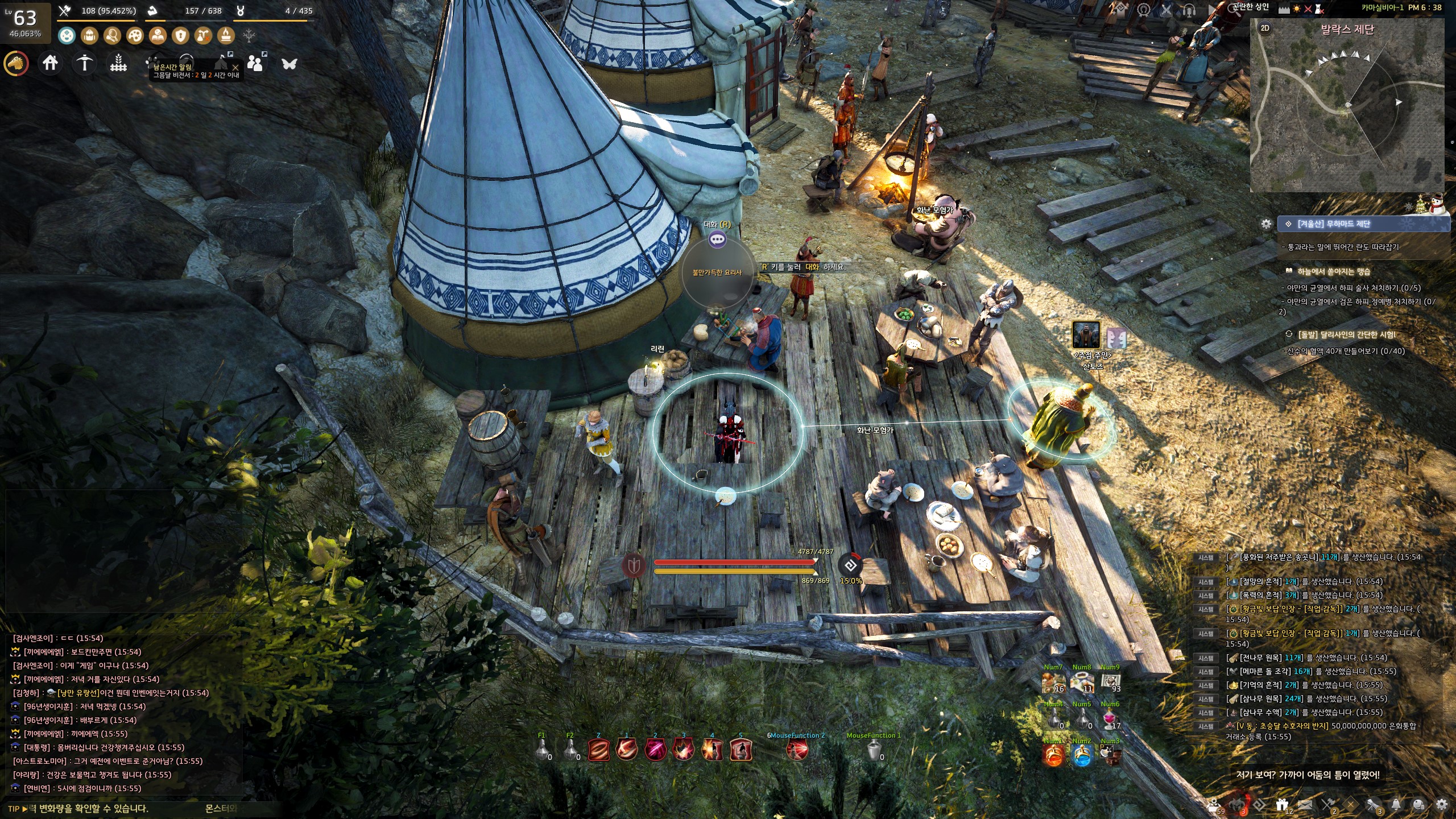
Task: Toggle the minimap 2D mode button
Action: tap(1265, 28)
